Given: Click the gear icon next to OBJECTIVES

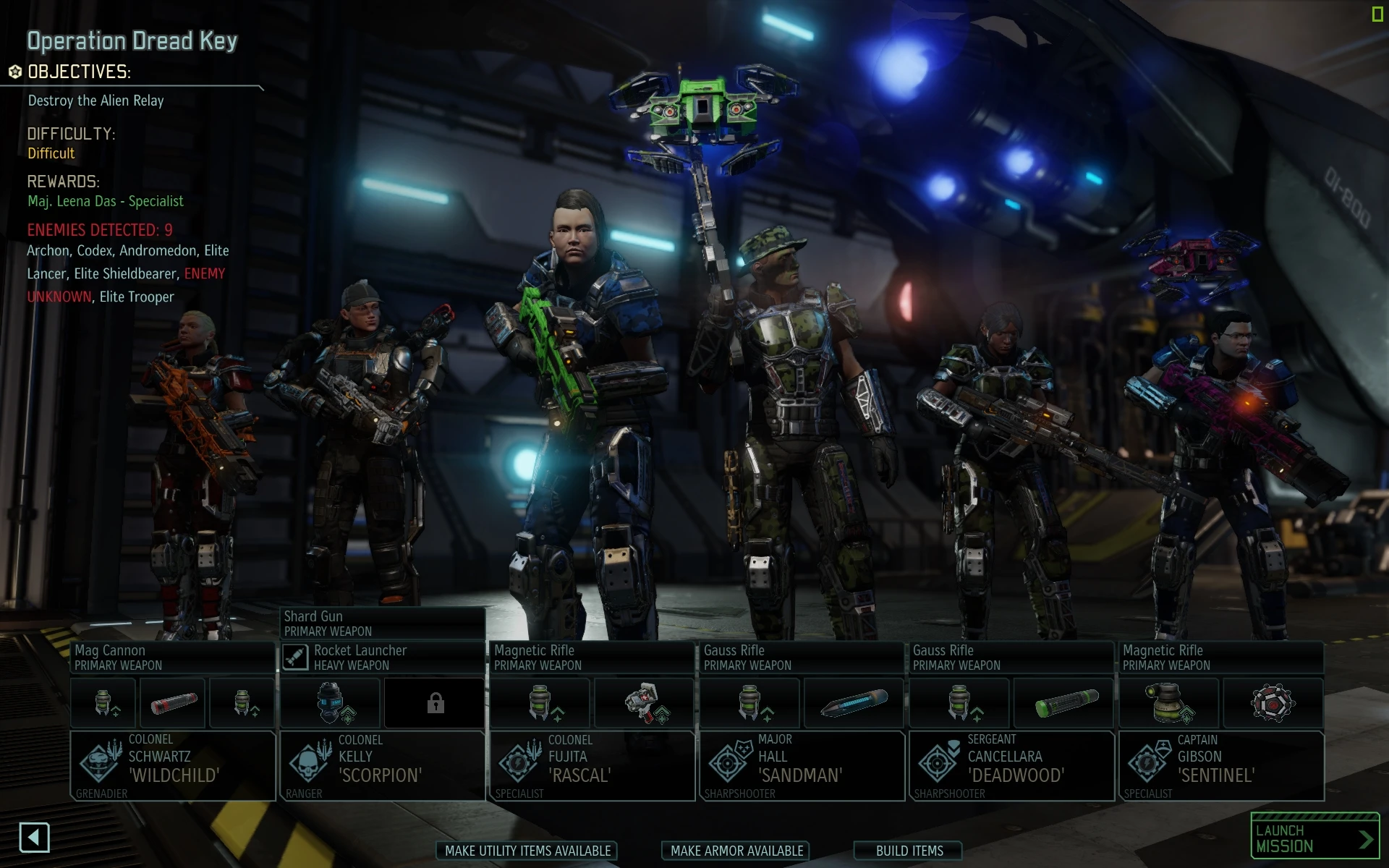Looking at the screenshot, I should pyautogui.click(x=14, y=72).
